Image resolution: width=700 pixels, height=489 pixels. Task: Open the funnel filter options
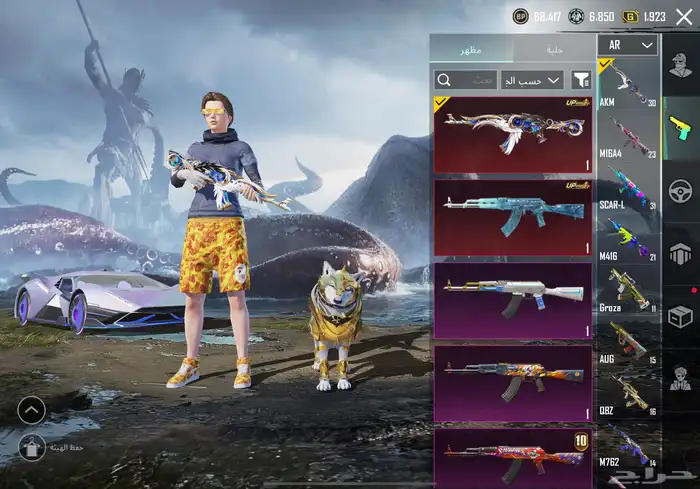(x=580, y=79)
